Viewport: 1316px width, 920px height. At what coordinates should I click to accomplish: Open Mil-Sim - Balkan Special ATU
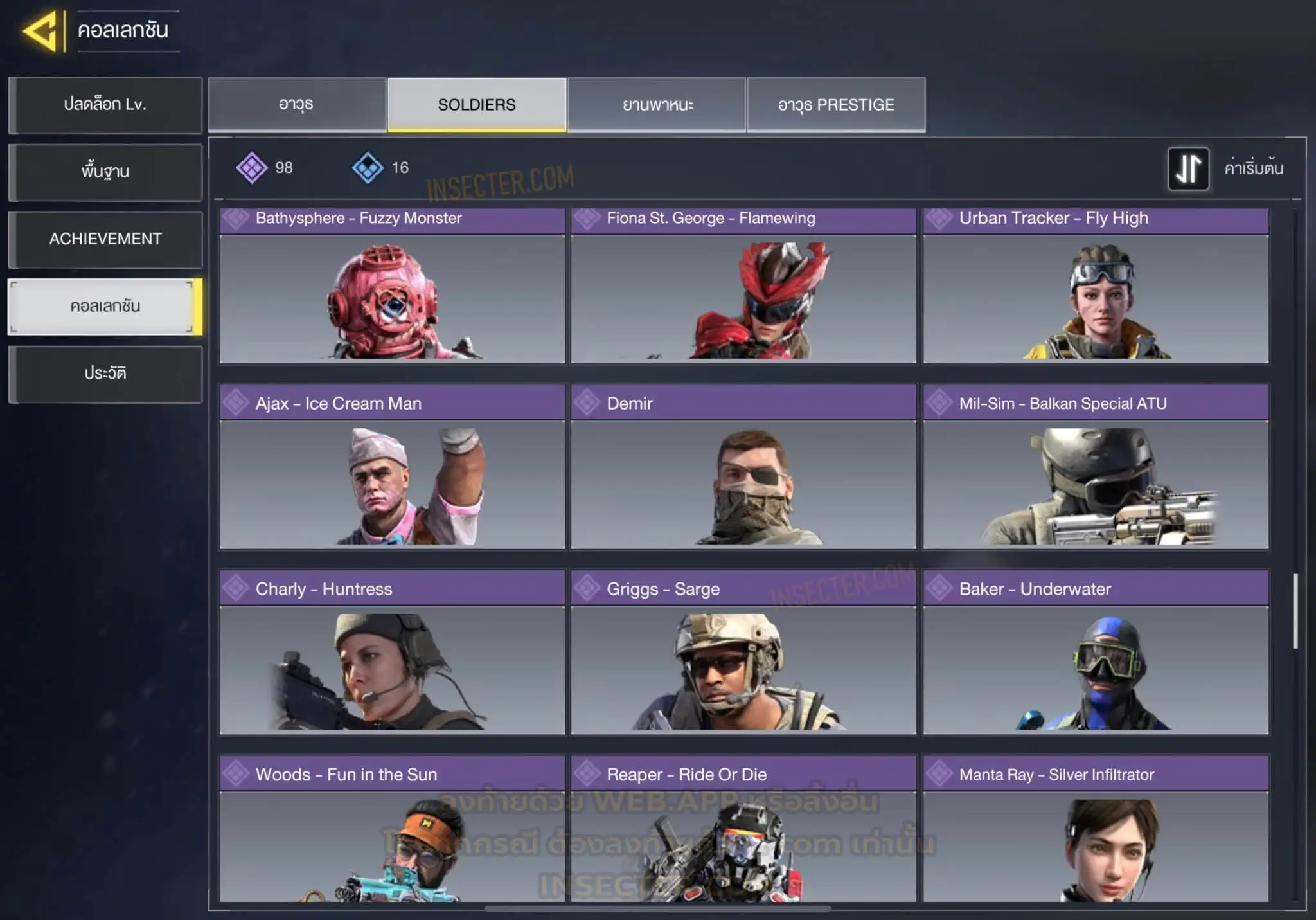1096,467
